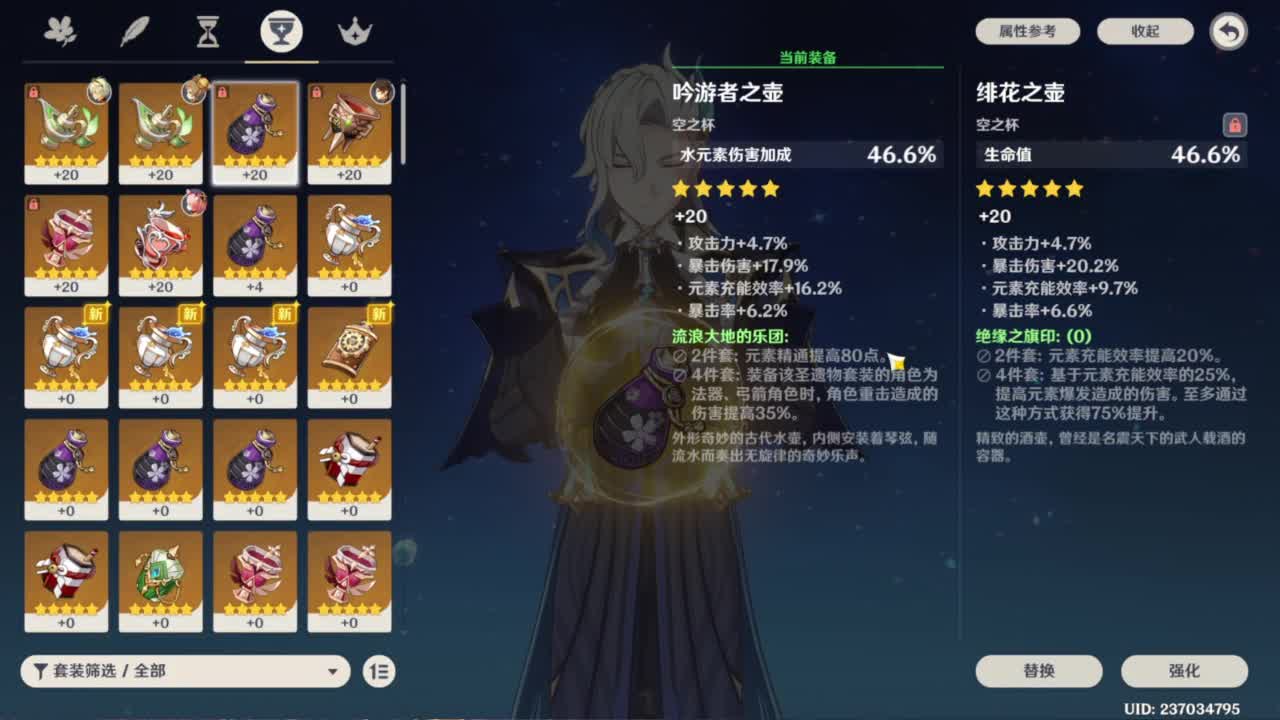Click the back arrow in the top right
Image resolution: width=1280 pixels, height=720 pixels.
[x=1227, y=31]
